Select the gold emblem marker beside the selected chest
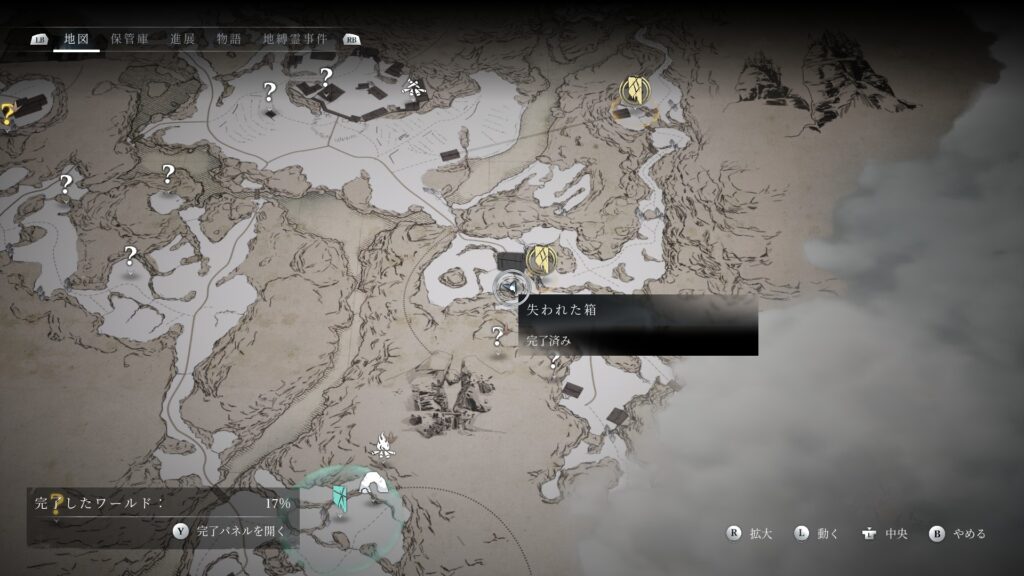This screenshot has width=1024, height=576. (541, 259)
